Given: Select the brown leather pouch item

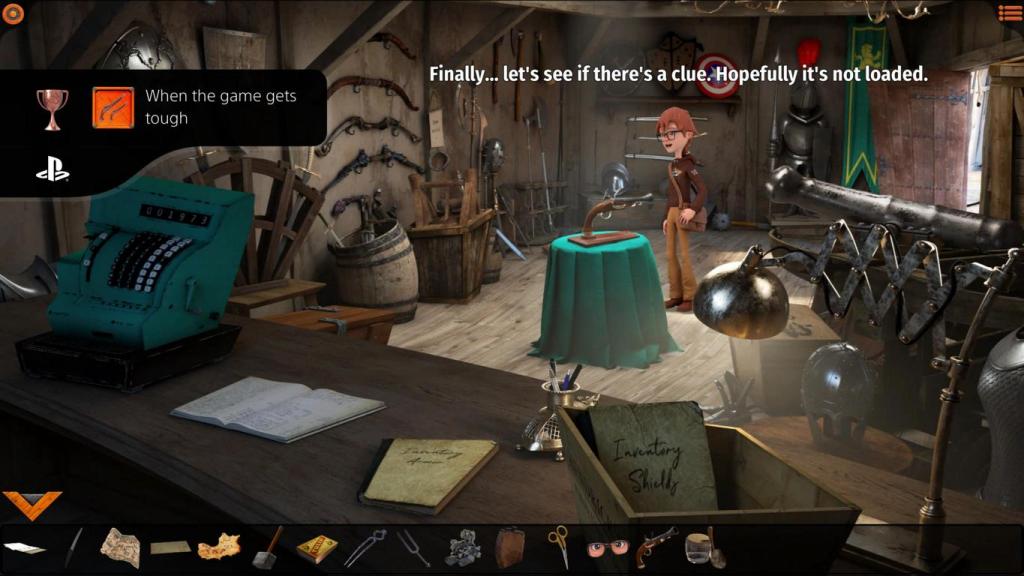Looking at the screenshot, I should click(510, 547).
